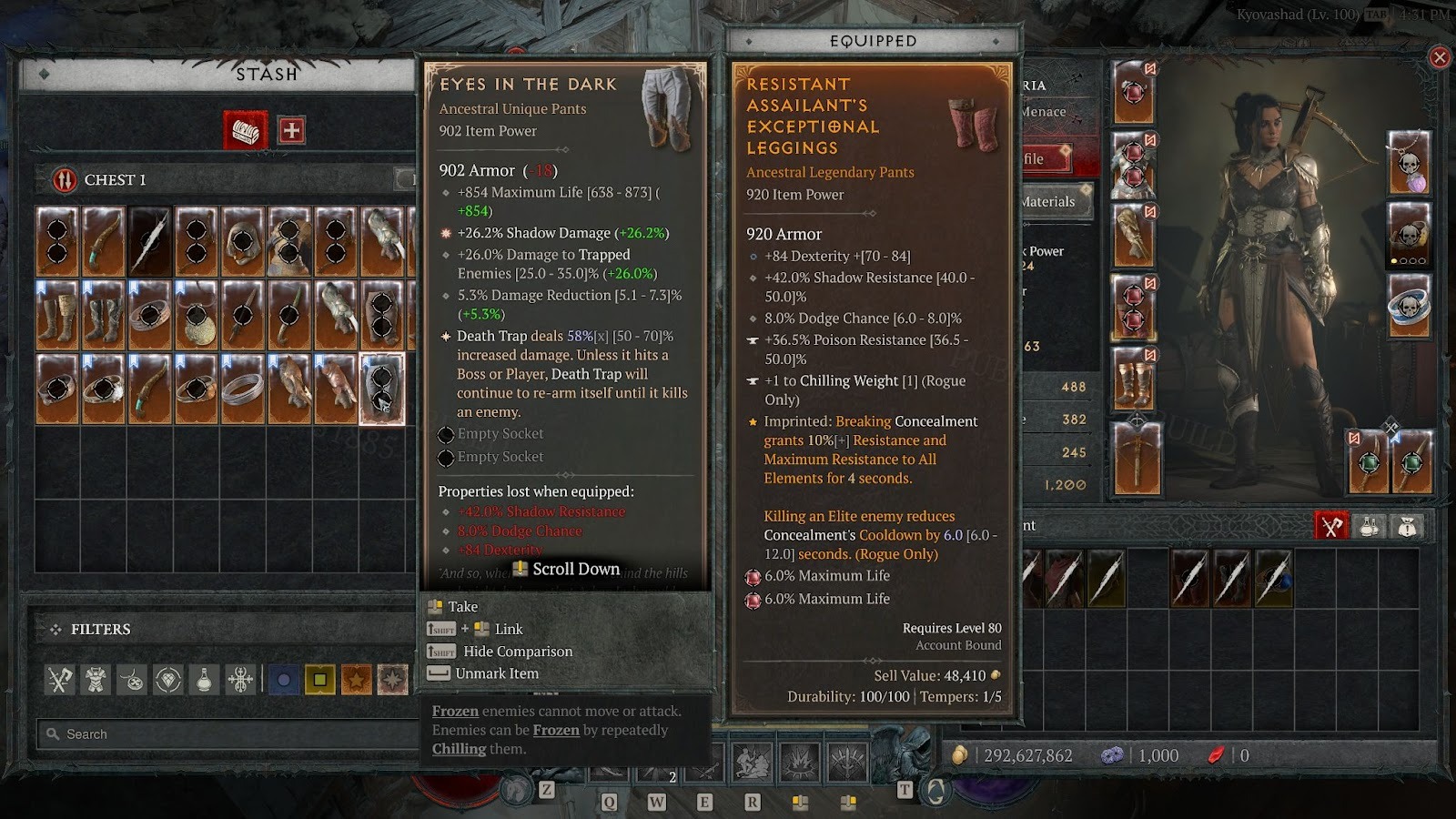Buy a new stash tab with plus button
The height and width of the screenshot is (819, 1456).
[x=291, y=131]
